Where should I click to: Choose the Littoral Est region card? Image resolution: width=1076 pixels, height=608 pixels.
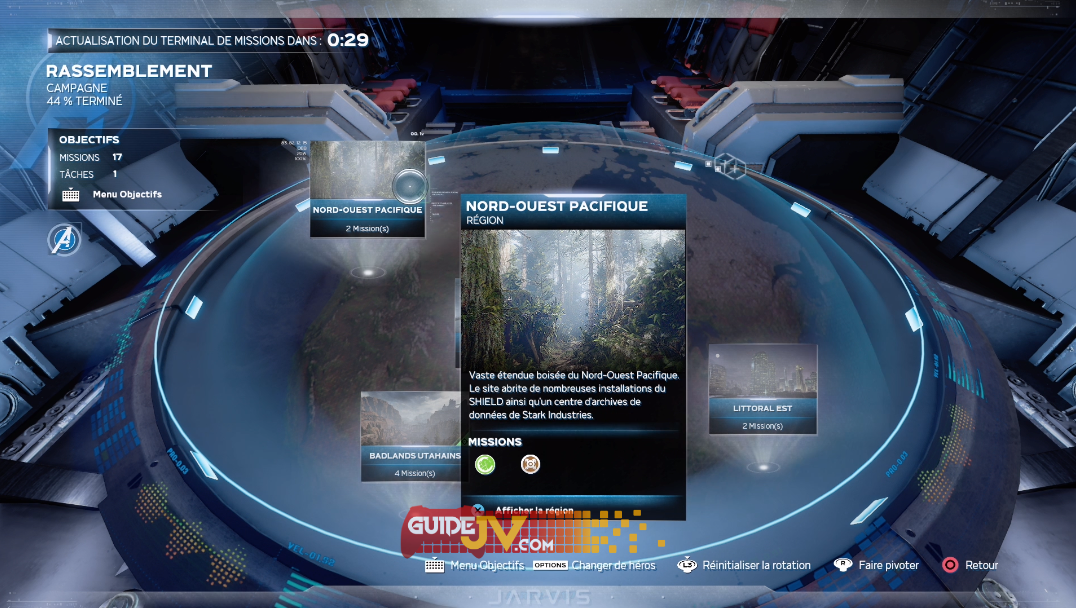click(x=762, y=389)
